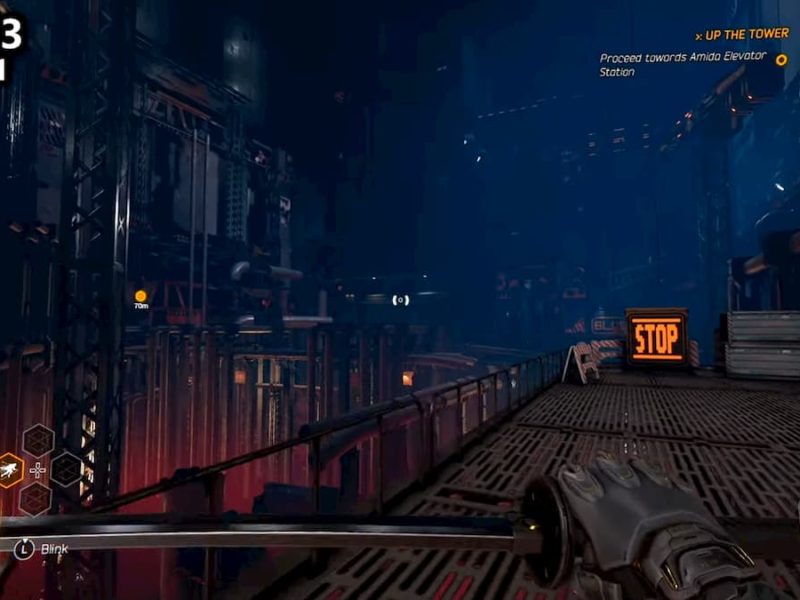Select the orange Blink ability hexagon
The height and width of the screenshot is (600, 800).
9,469
